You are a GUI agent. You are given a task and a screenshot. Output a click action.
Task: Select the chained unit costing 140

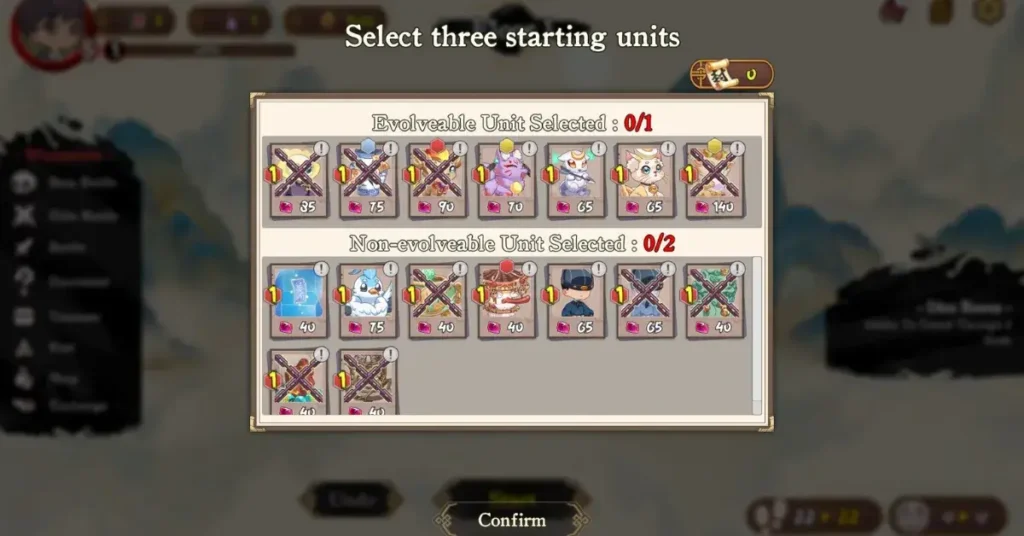(715, 180)
